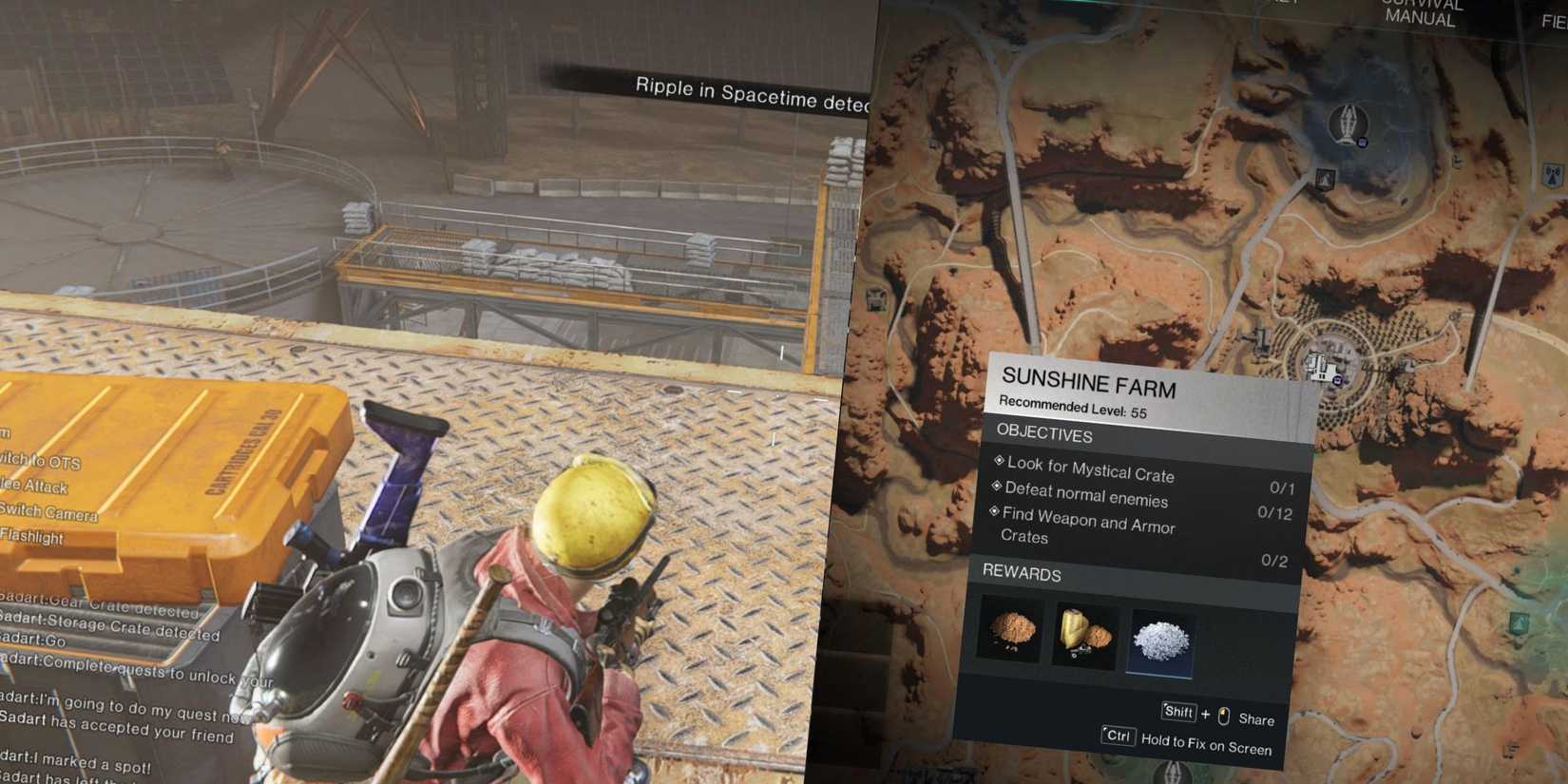Open the mountain peak map marker
1568x784 pixels.
point(1324,178)
